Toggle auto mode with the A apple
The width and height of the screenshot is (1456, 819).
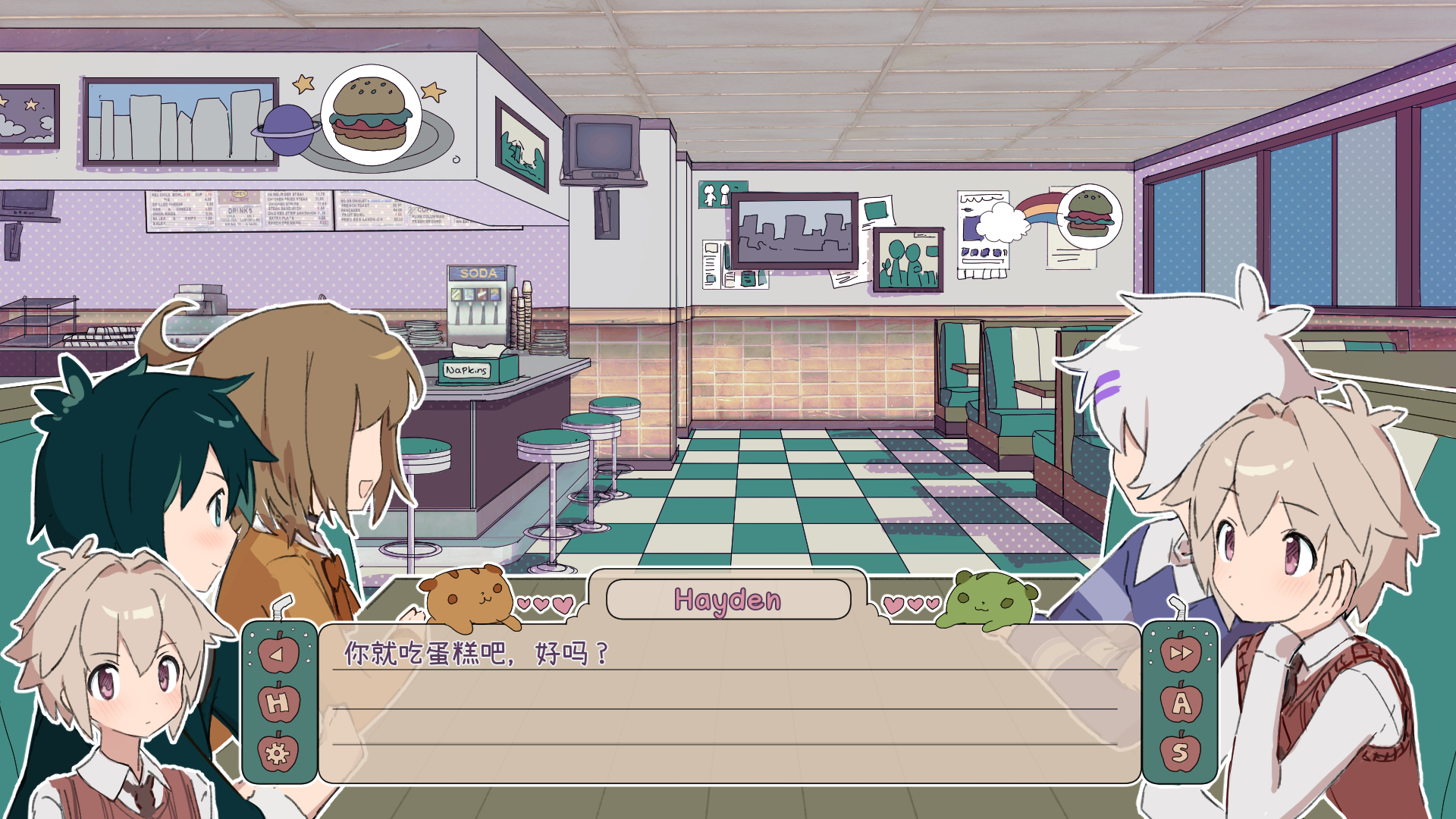1181,703
